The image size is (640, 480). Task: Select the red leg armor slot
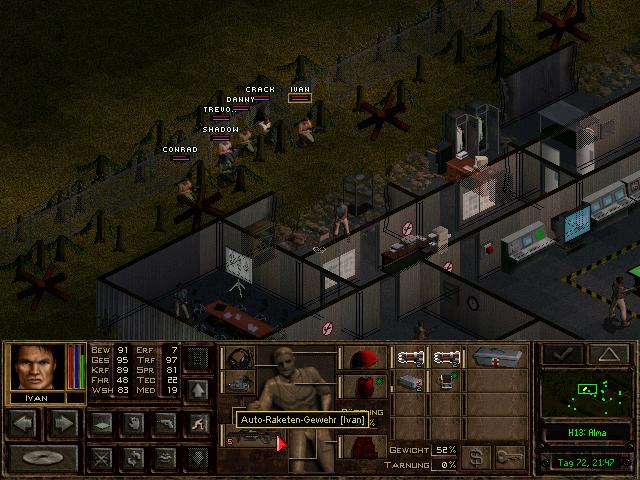pyautogui.click(x=363, y=445)
